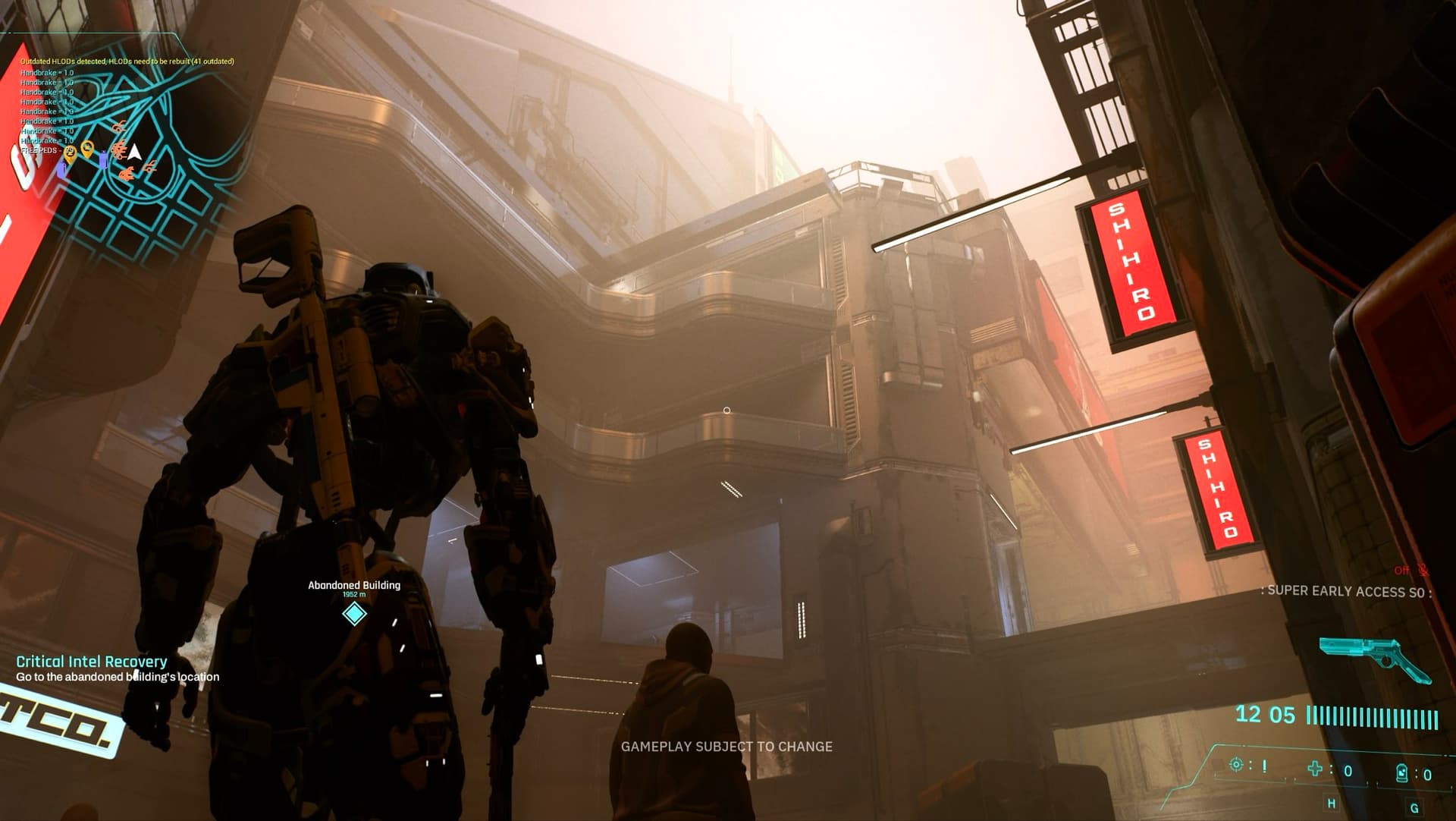Select the purple pedestrian icon on the minimap
The image size is (1456, 821).
click(103, 159)
